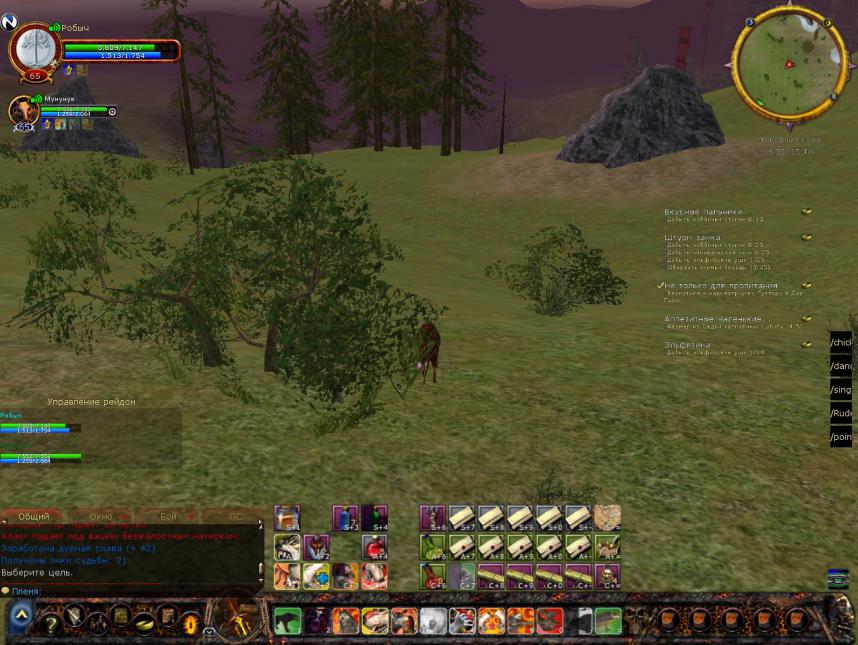The height and width of the screenshot is (645, 858).
Task: Open the Аппетитные наглецы quest entry
Action: coord(713,319)
